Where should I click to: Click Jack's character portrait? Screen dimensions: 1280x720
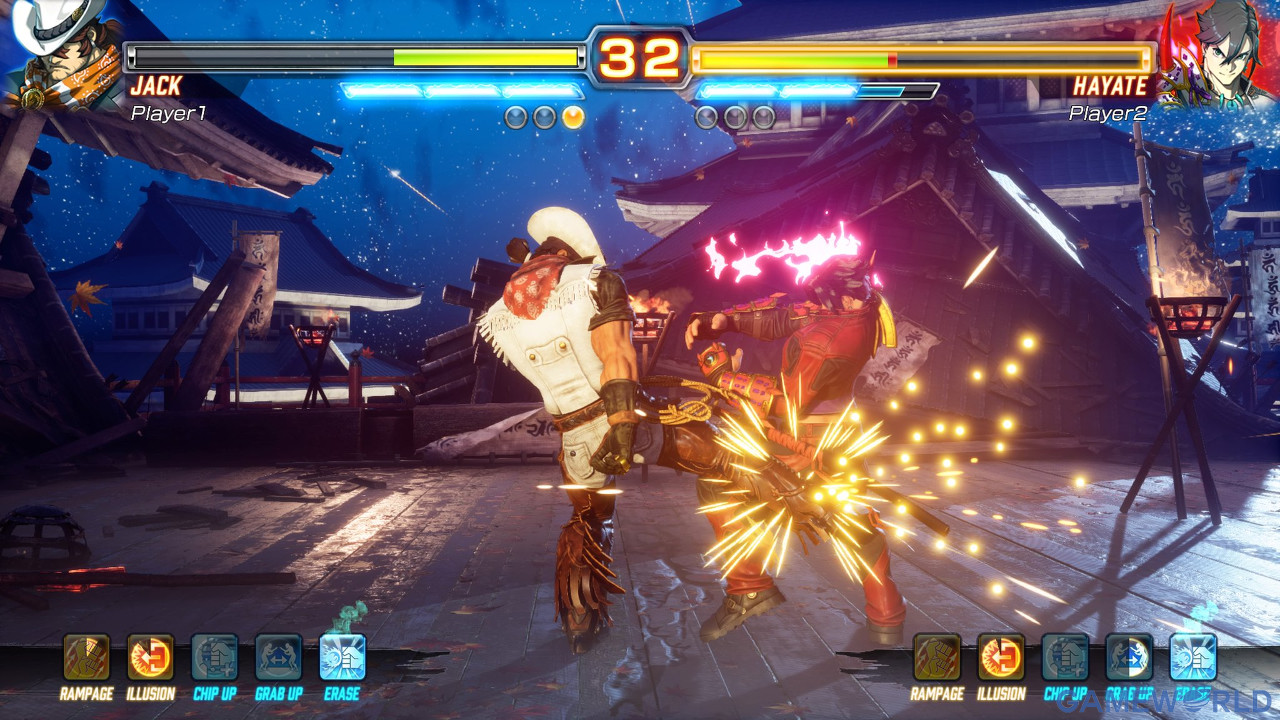pyautogui.click(x=60, y=55)
